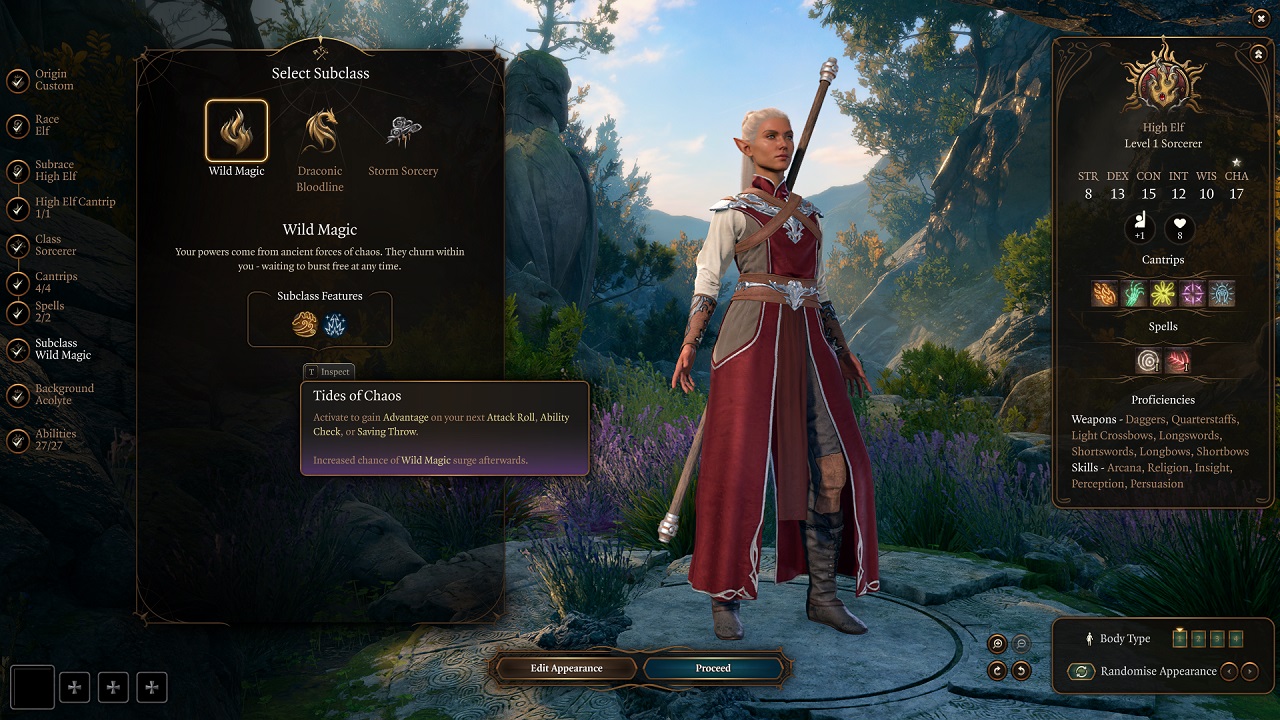Select Body Type 2

pos(1199,639)
